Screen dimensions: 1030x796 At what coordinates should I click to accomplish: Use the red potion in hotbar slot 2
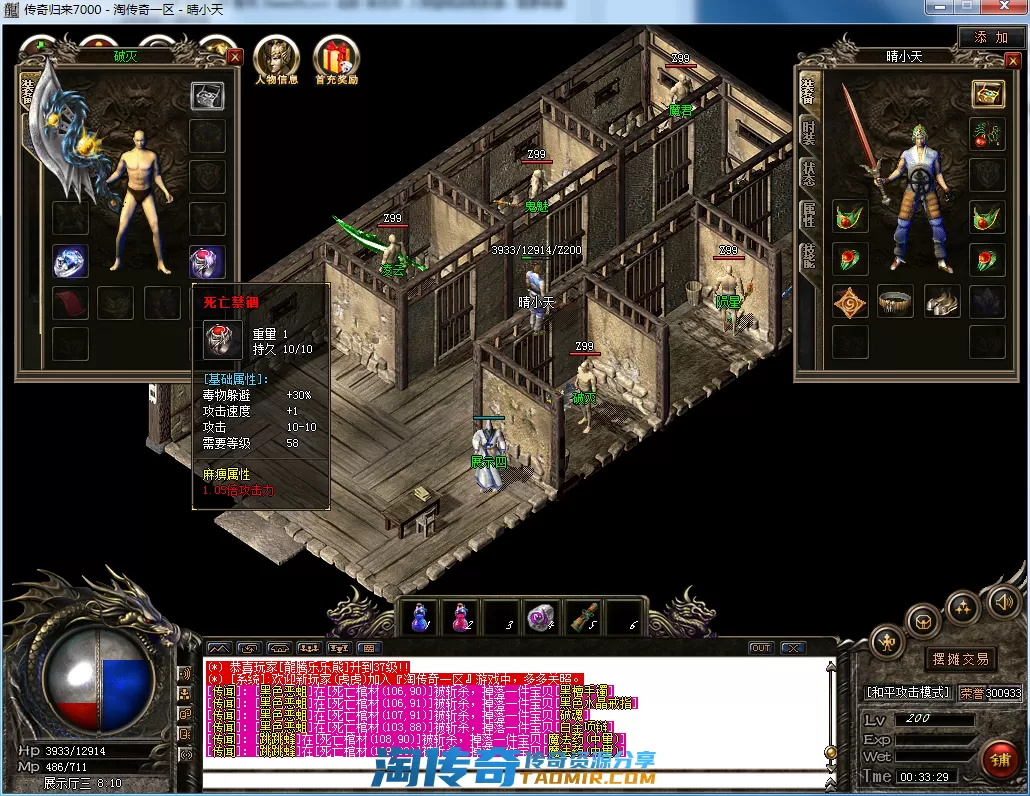[460, 619]
